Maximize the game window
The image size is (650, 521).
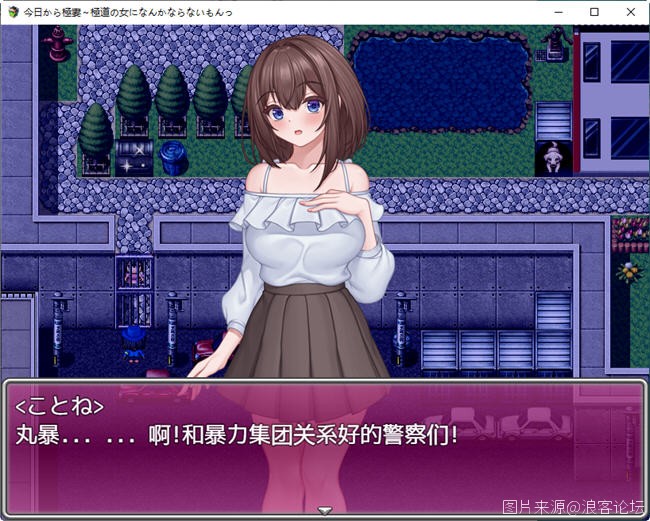(x=594, y=12)
